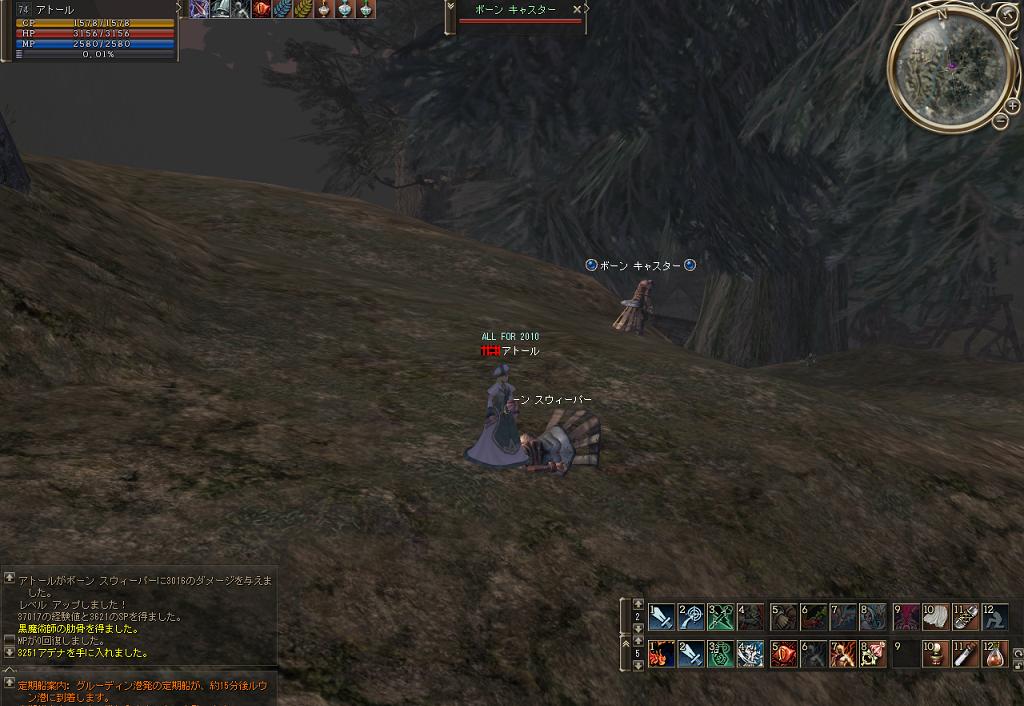Use the bandage scroll item in slot 11
This screenshot has height=706, width=1024.
pyautogui.click(x=966, y=615)
